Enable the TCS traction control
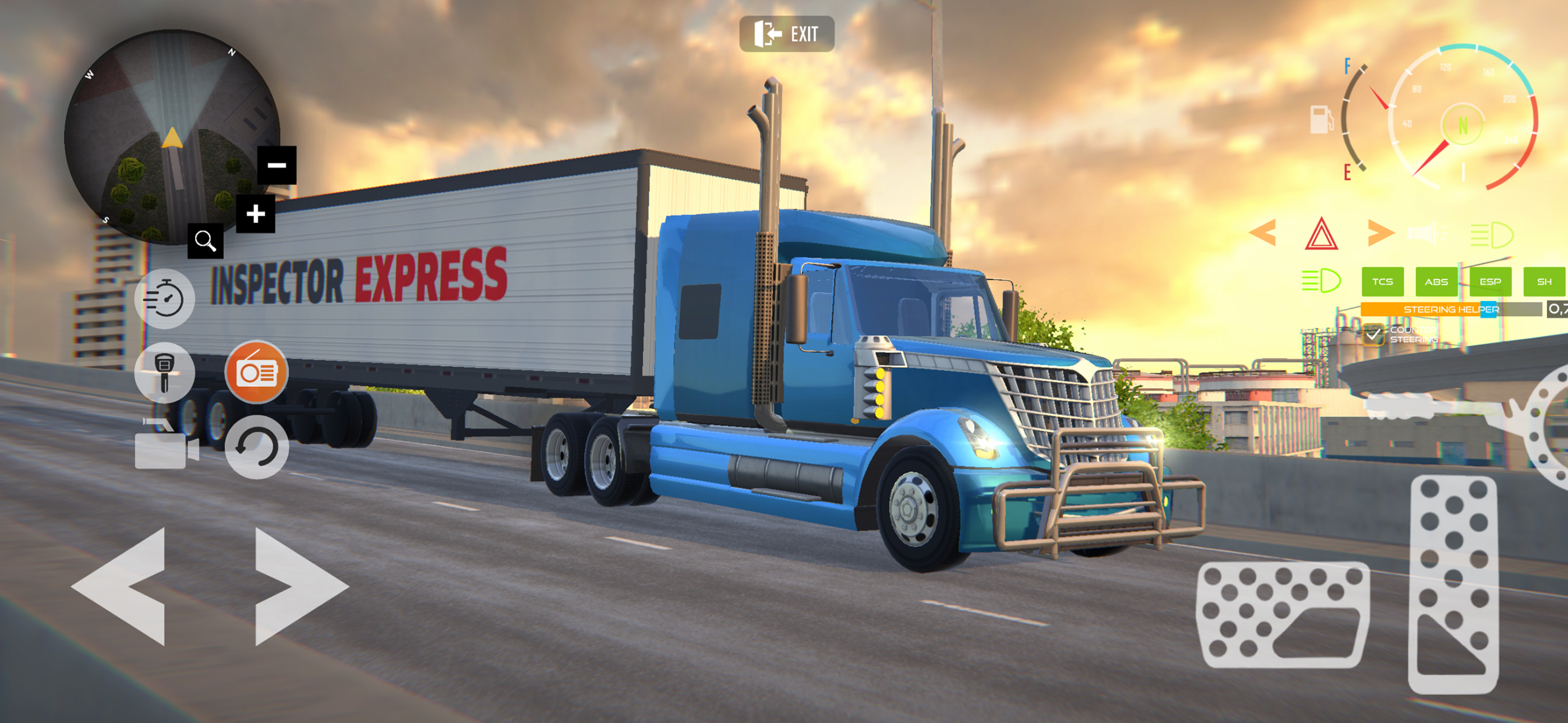This screenshot has width=1568, height=723. (1383, 282)
